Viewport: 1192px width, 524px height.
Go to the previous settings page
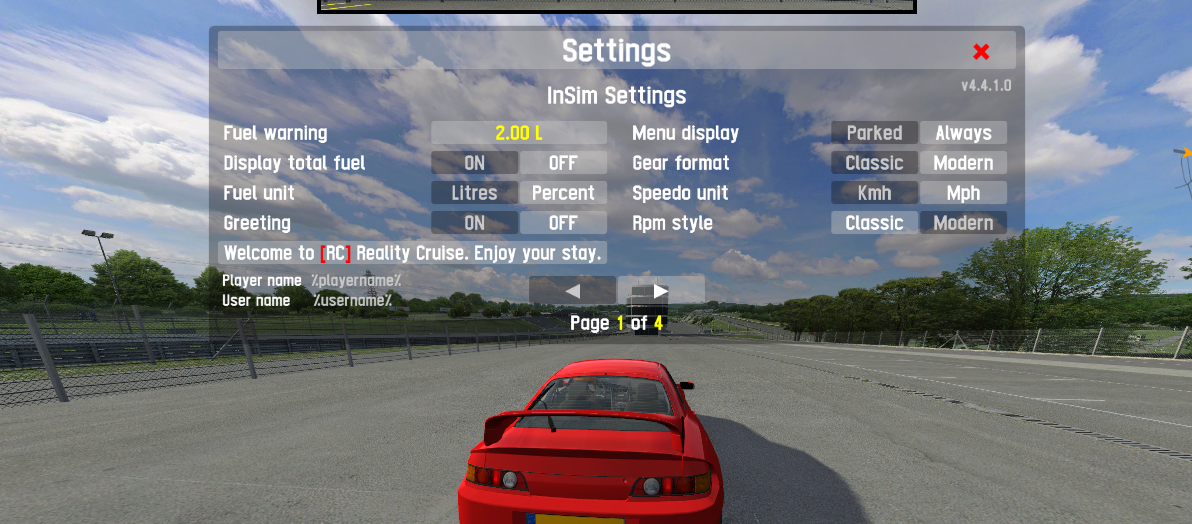tap(573, 291)
